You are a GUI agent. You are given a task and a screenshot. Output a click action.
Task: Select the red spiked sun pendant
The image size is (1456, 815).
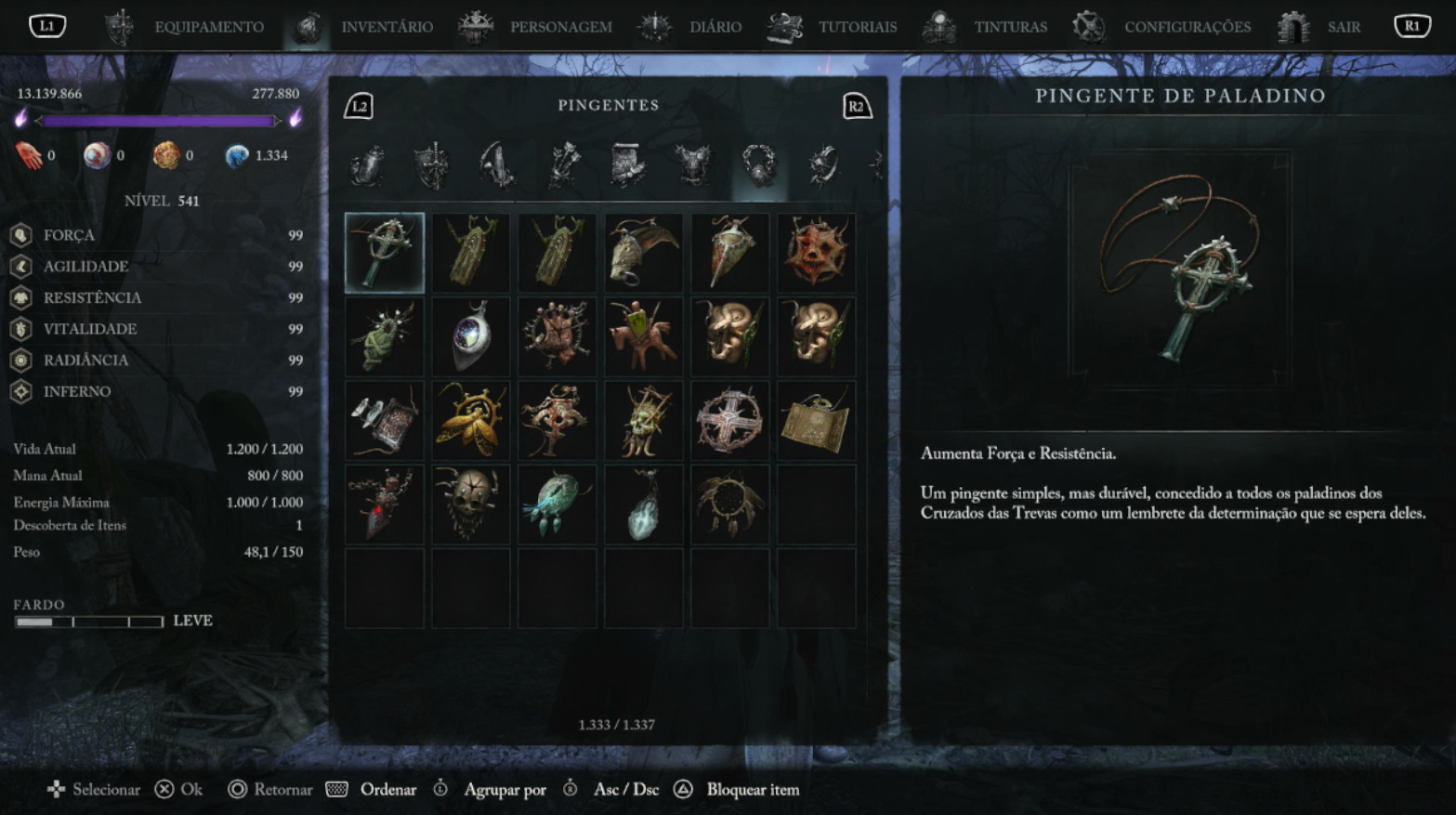(816, 253)
